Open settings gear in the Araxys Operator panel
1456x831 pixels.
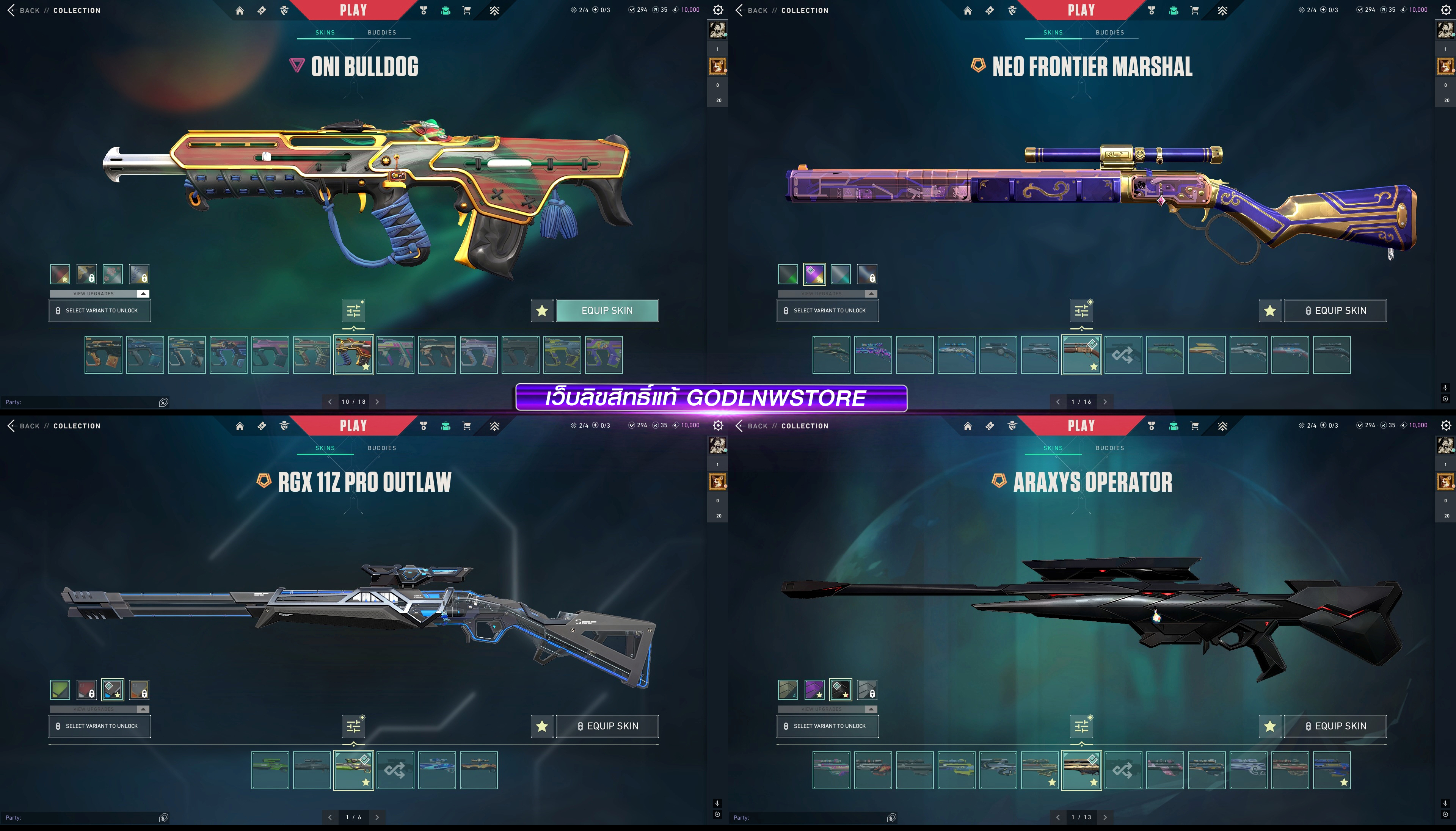1446,425
